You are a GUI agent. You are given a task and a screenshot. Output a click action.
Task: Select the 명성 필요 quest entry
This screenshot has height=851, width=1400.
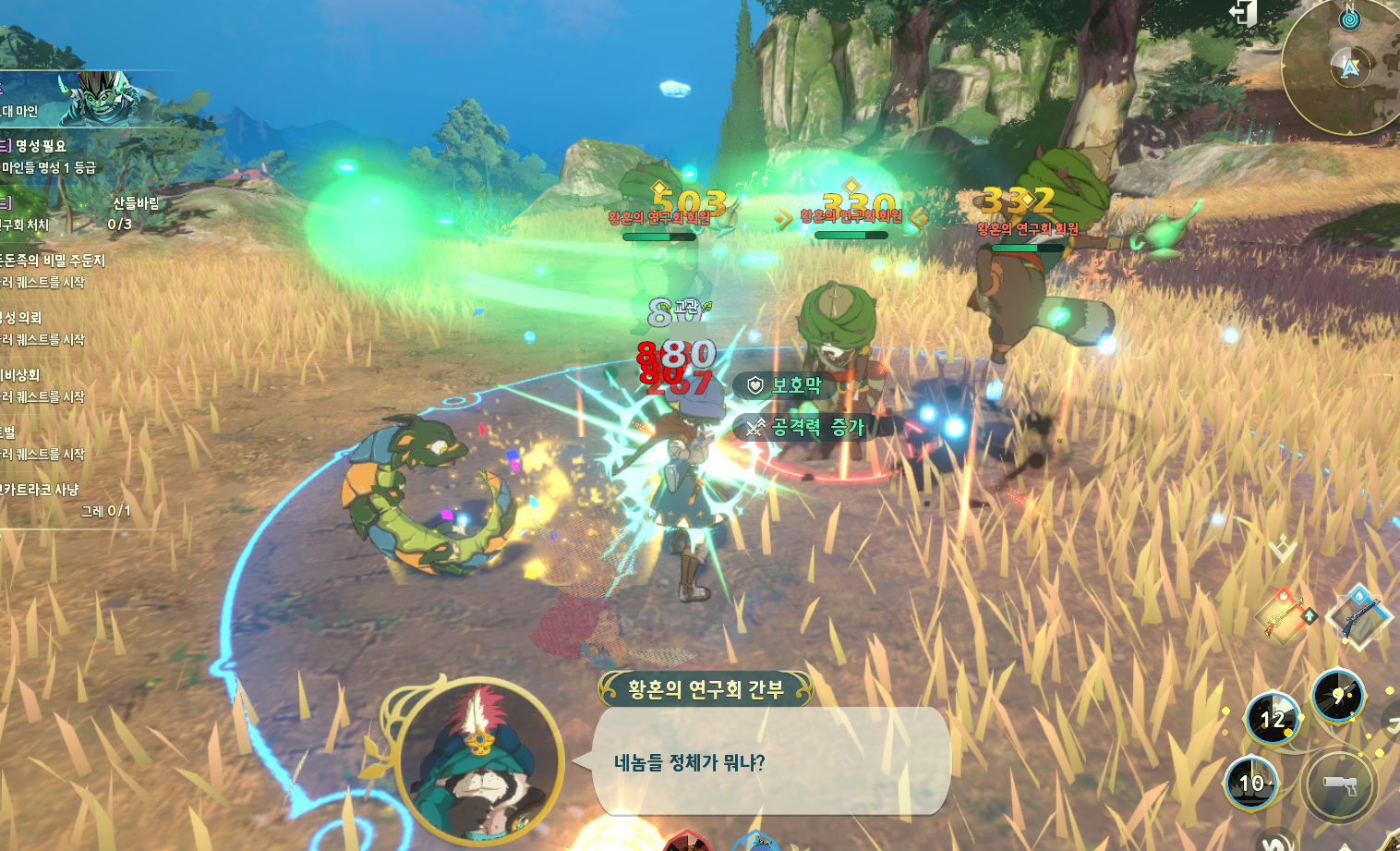(x=46, y=156)
